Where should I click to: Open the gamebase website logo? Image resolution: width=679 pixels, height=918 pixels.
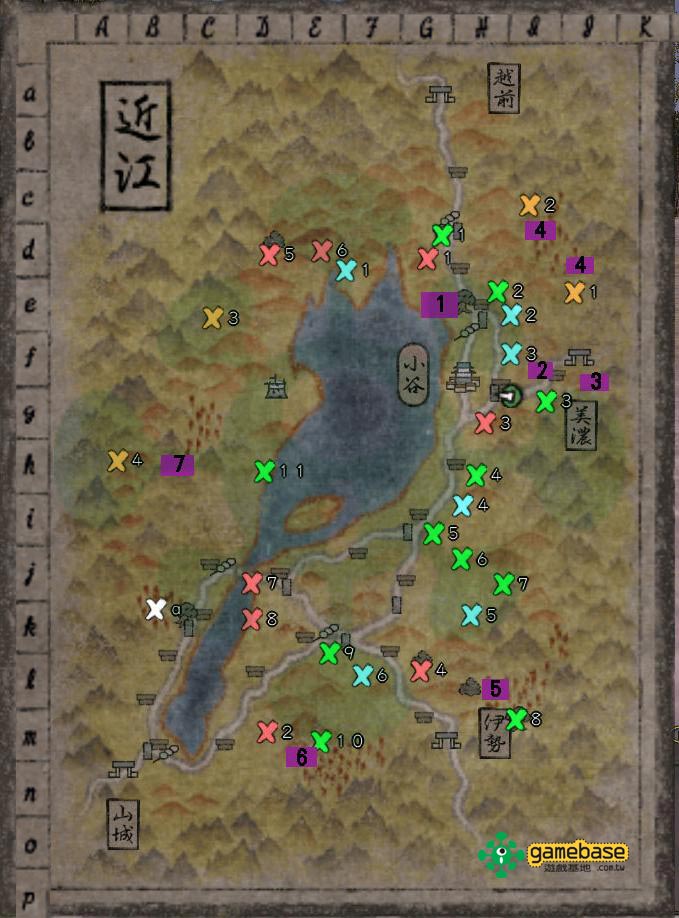point(553,853)
